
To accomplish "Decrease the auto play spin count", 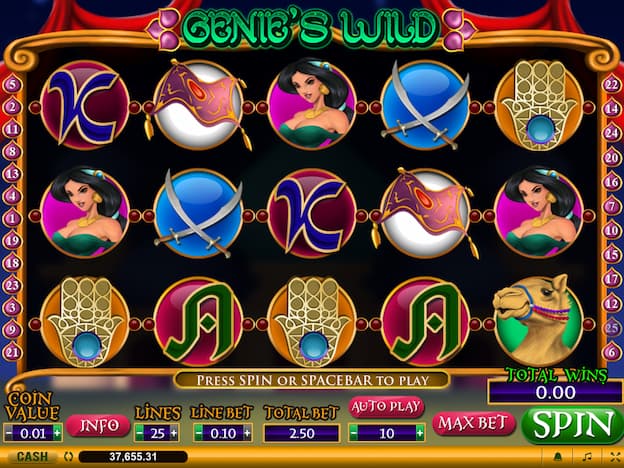I will pyautogui.click(x=353, y=432).
